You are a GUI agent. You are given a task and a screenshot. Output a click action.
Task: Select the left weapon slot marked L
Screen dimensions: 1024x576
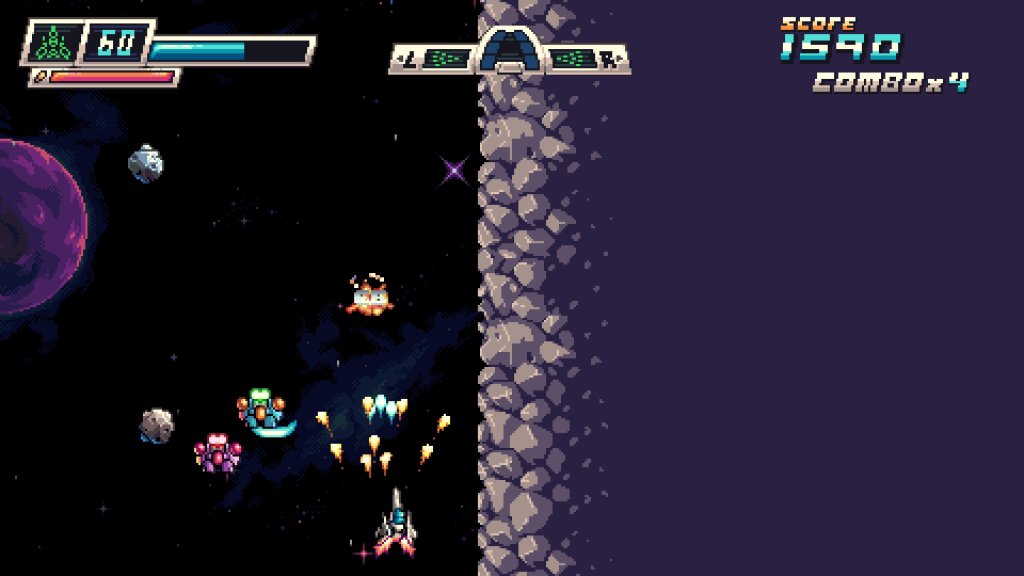pyautogui.click(x=432, y=60)
